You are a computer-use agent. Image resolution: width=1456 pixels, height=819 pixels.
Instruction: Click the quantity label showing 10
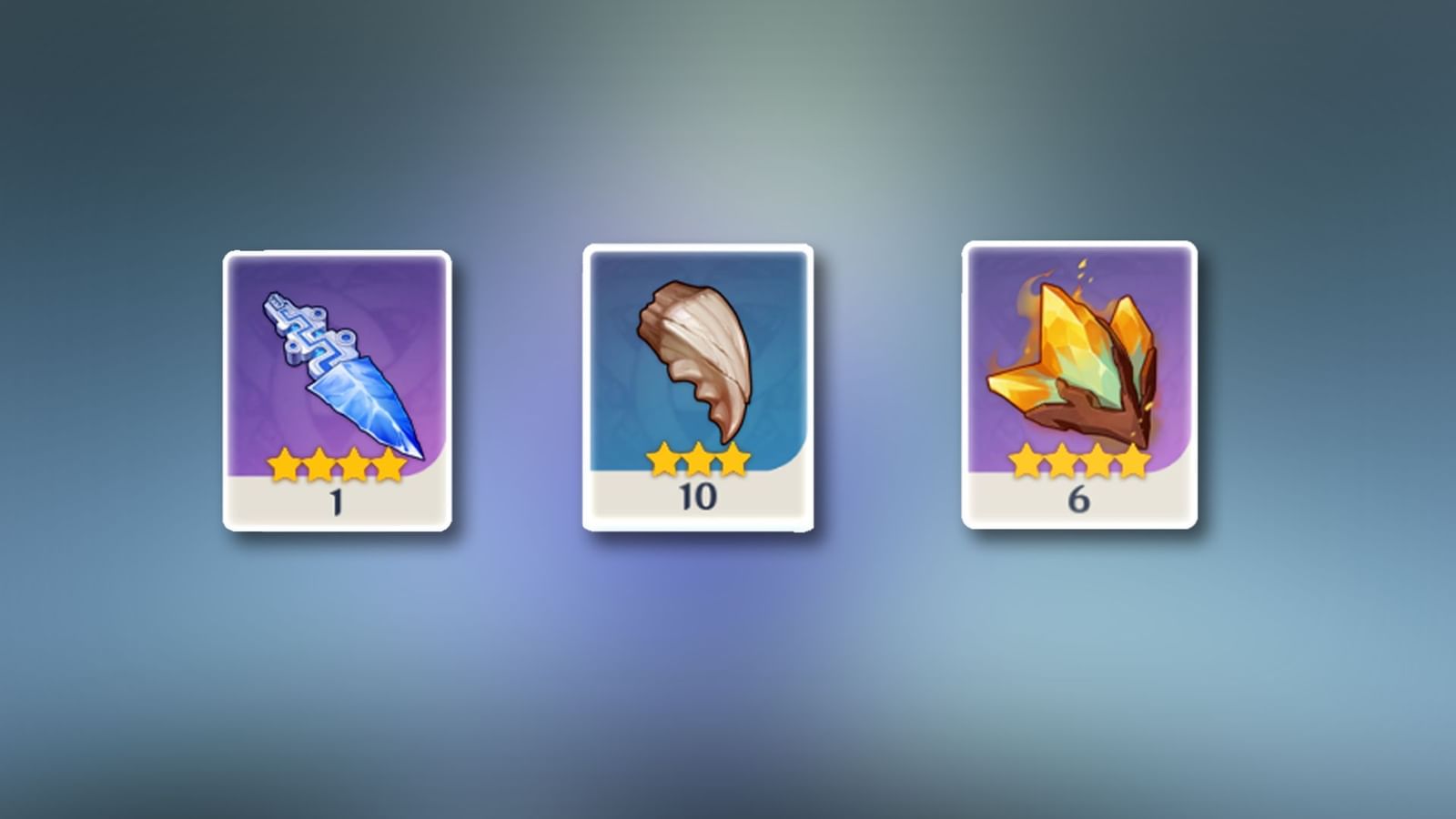(x=698, y=494)
